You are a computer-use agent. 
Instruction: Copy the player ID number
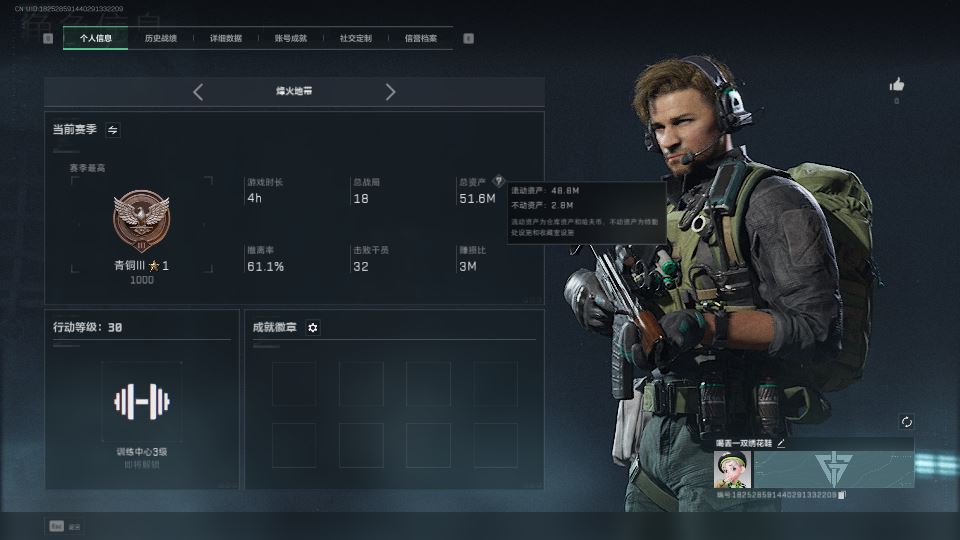842,495
